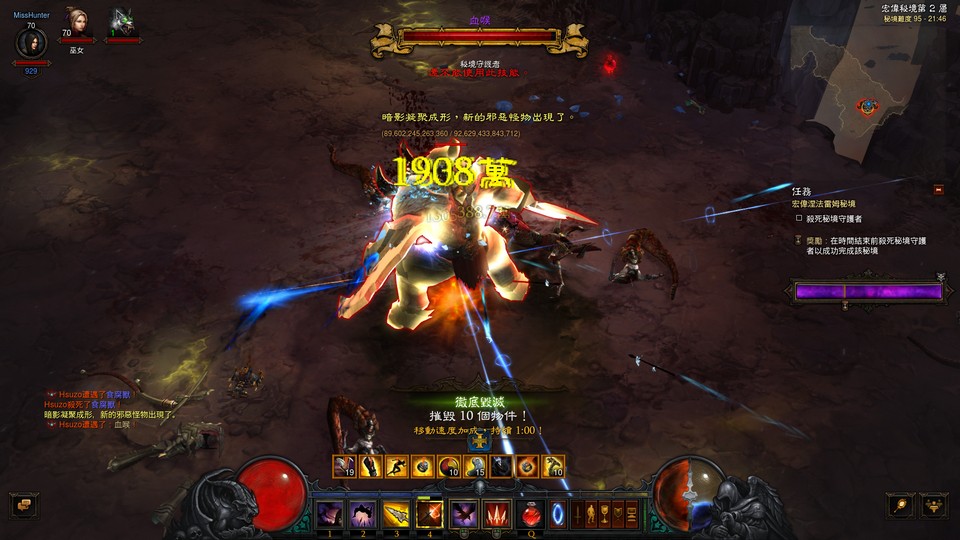The image size is (960, 540).
Task: Click the boss objective marker on the minimap
Action: (868, 105)
